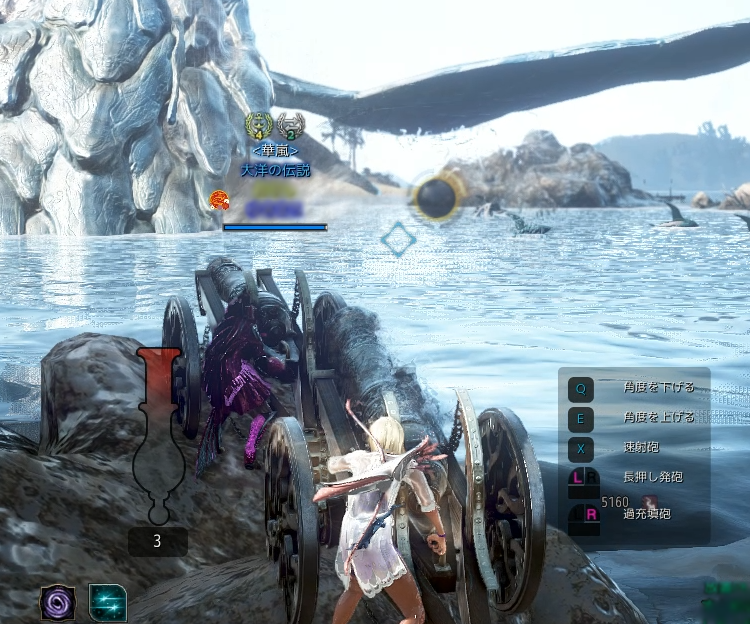Click the gold anchor rank badge
Viewport: 750px width, 624px height.
(x=258, y=127)
